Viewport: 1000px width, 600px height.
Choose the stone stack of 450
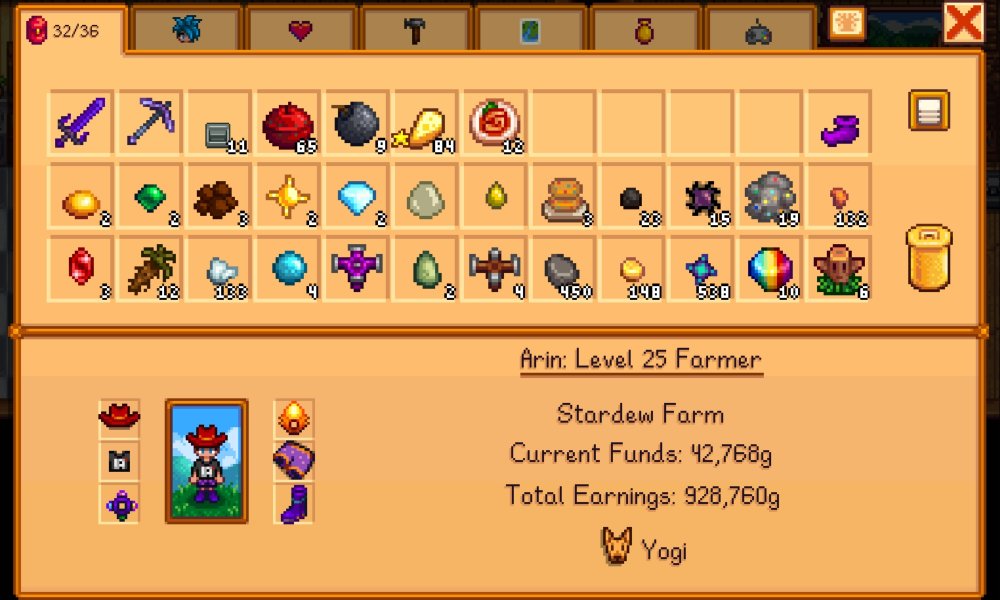pyautogui.click(x=563, y=269)
